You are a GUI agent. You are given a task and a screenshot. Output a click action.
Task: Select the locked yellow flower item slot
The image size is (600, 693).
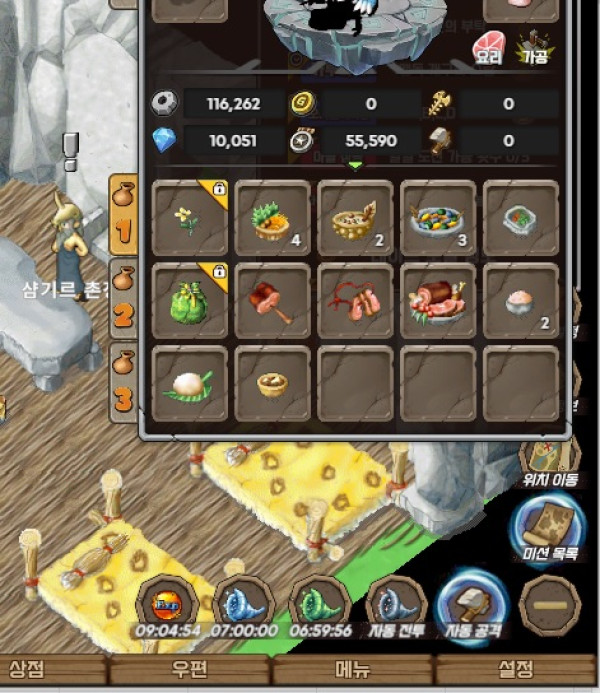point(191,218)
